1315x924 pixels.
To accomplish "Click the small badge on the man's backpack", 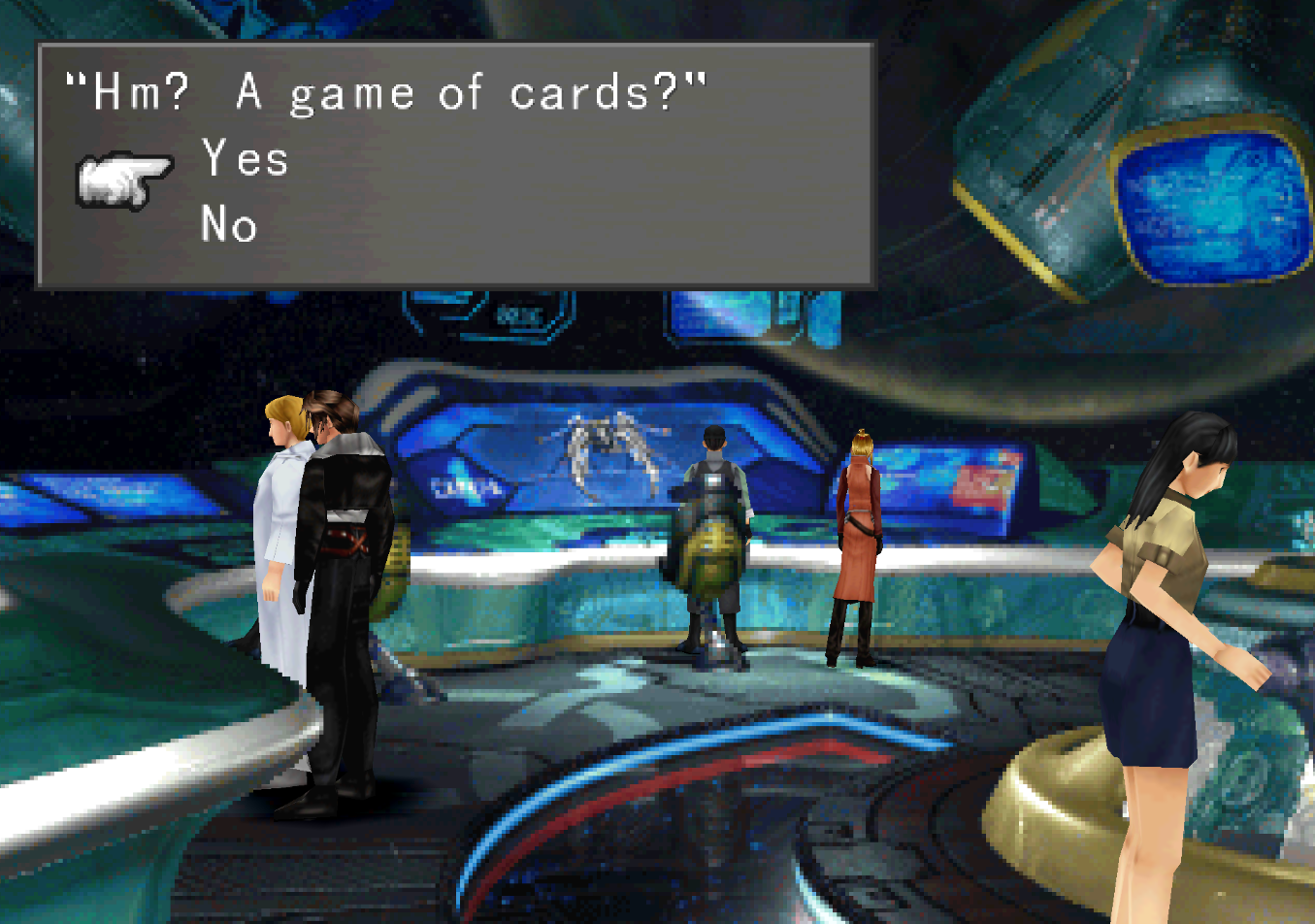I will pyautogui.click(x=715, y=478).
